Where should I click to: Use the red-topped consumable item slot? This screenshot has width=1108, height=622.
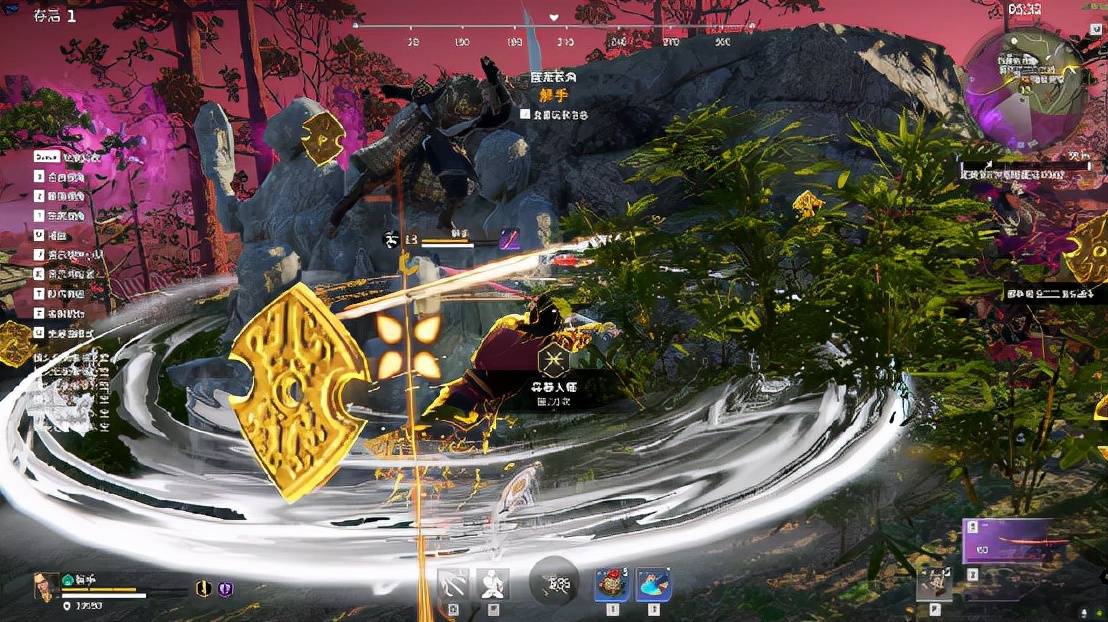tap(611, 585)
